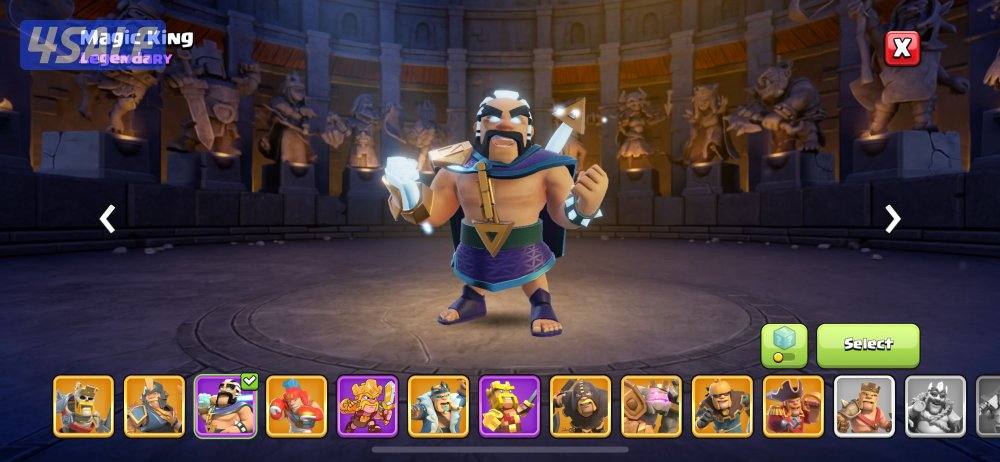Choose the blue armored knight king skin

(154, 406)
